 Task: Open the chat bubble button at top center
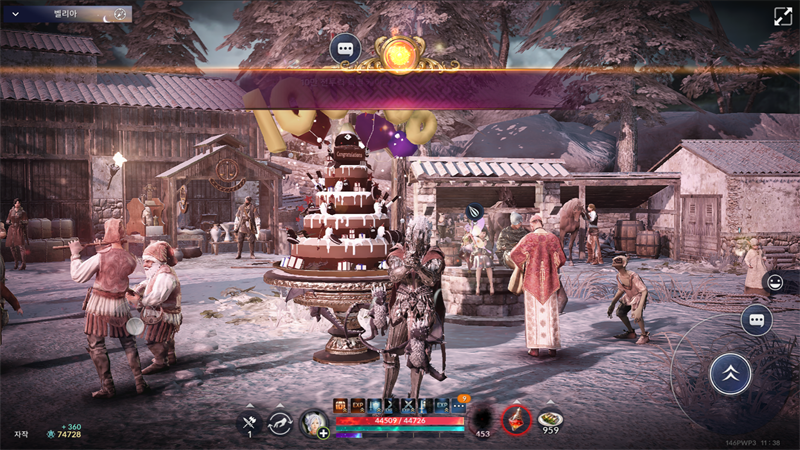(345, 48)
